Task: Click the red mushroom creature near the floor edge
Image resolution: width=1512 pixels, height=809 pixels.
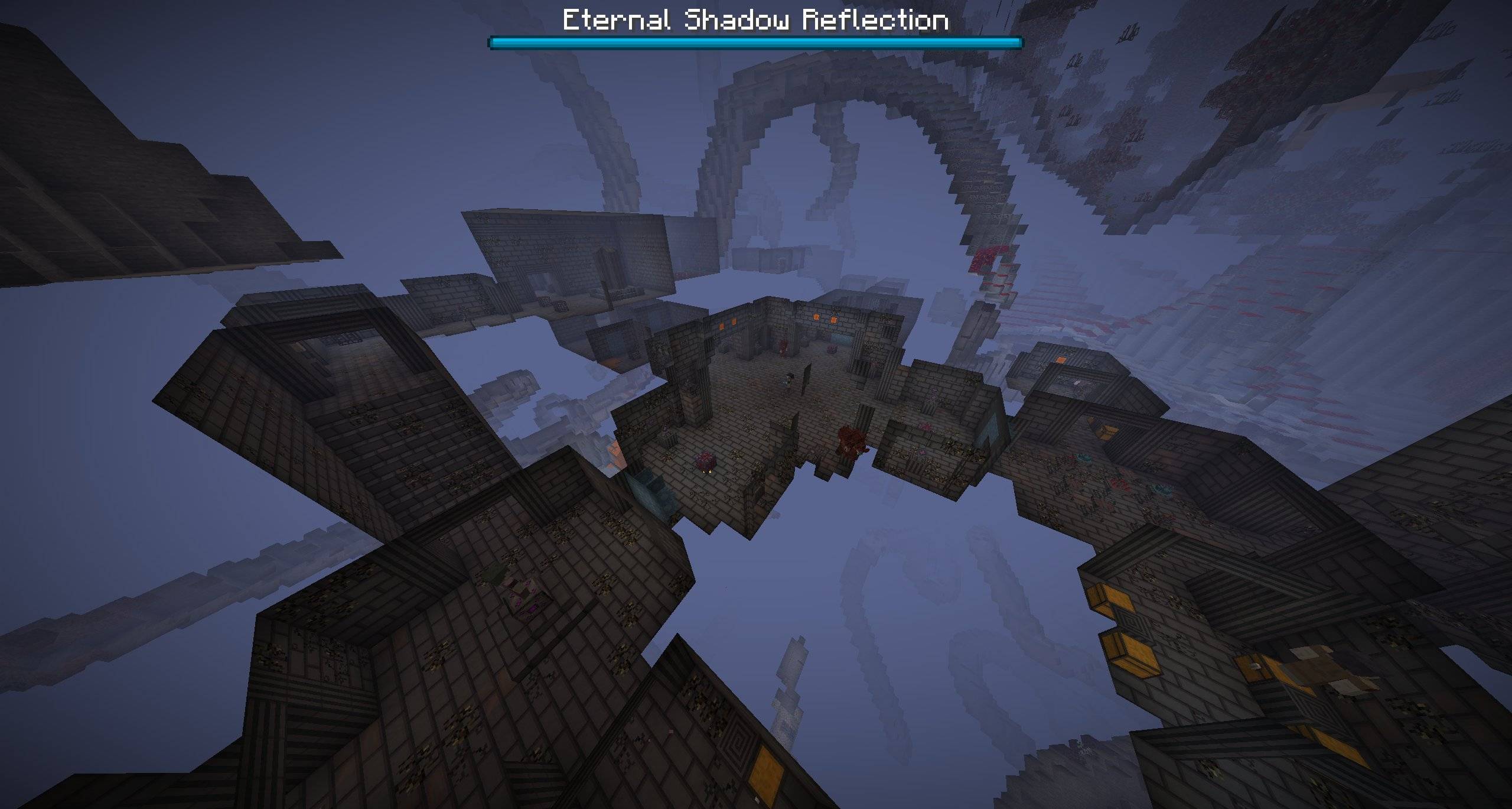Action: click(x=706, y=461)
